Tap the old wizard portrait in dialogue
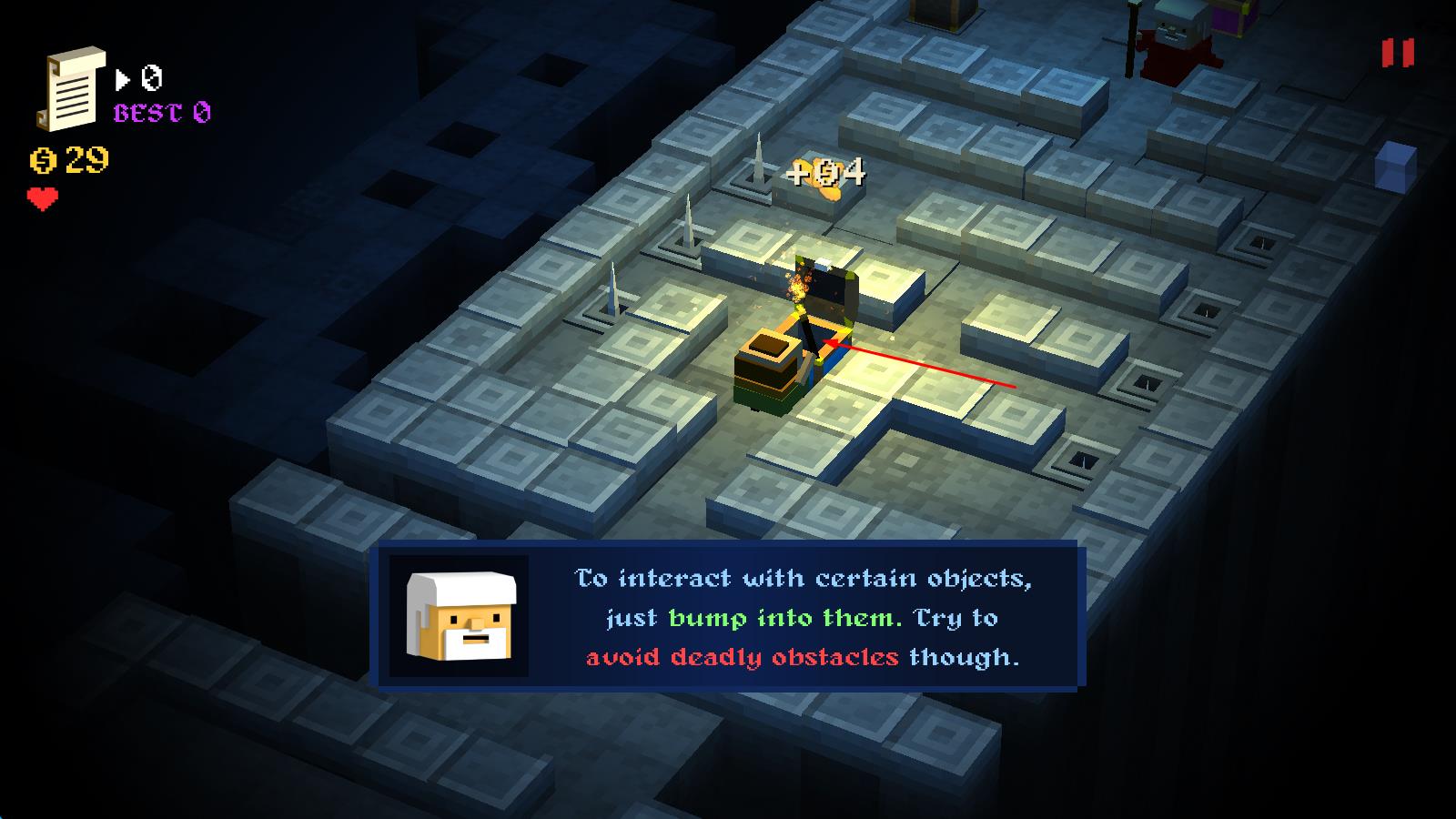 (x=460, y=616)
